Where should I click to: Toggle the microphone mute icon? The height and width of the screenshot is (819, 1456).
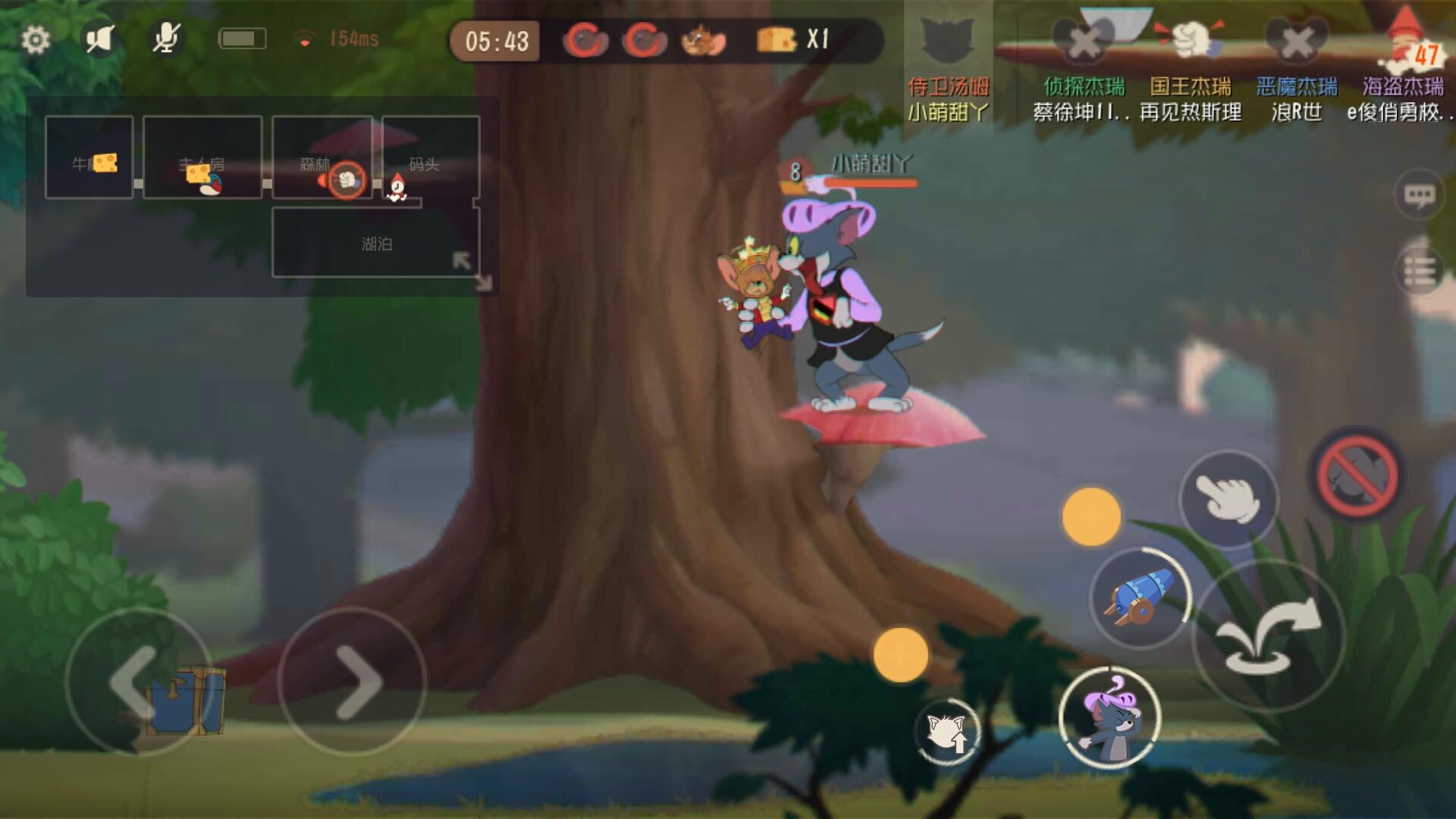(165, 36)
